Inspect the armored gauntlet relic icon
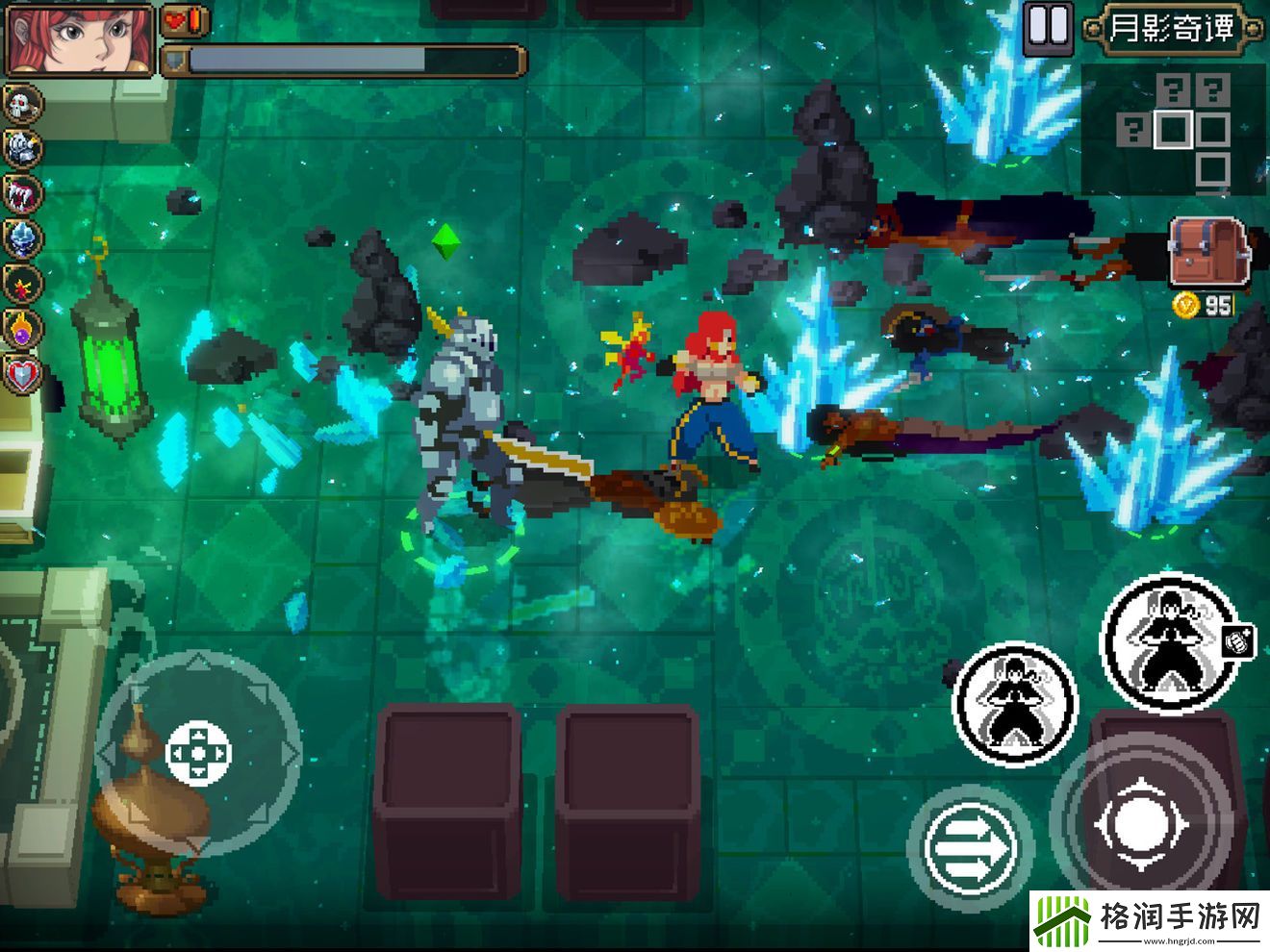This screenshot has width=1270, height=952. click(x=23, y=148)
